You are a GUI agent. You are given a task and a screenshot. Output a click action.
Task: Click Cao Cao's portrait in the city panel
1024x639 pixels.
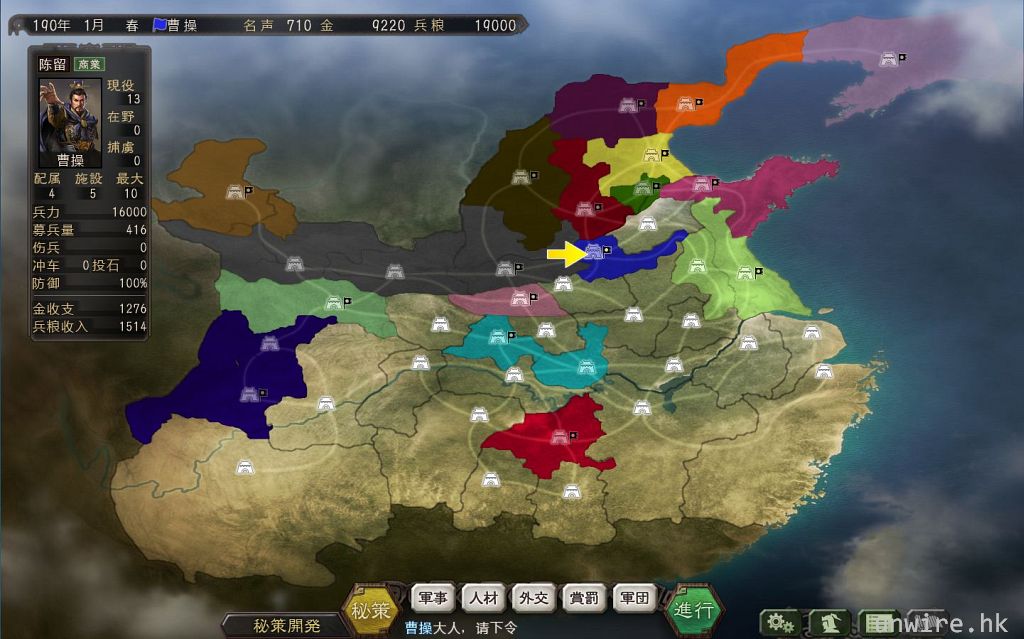pos(69,117)
